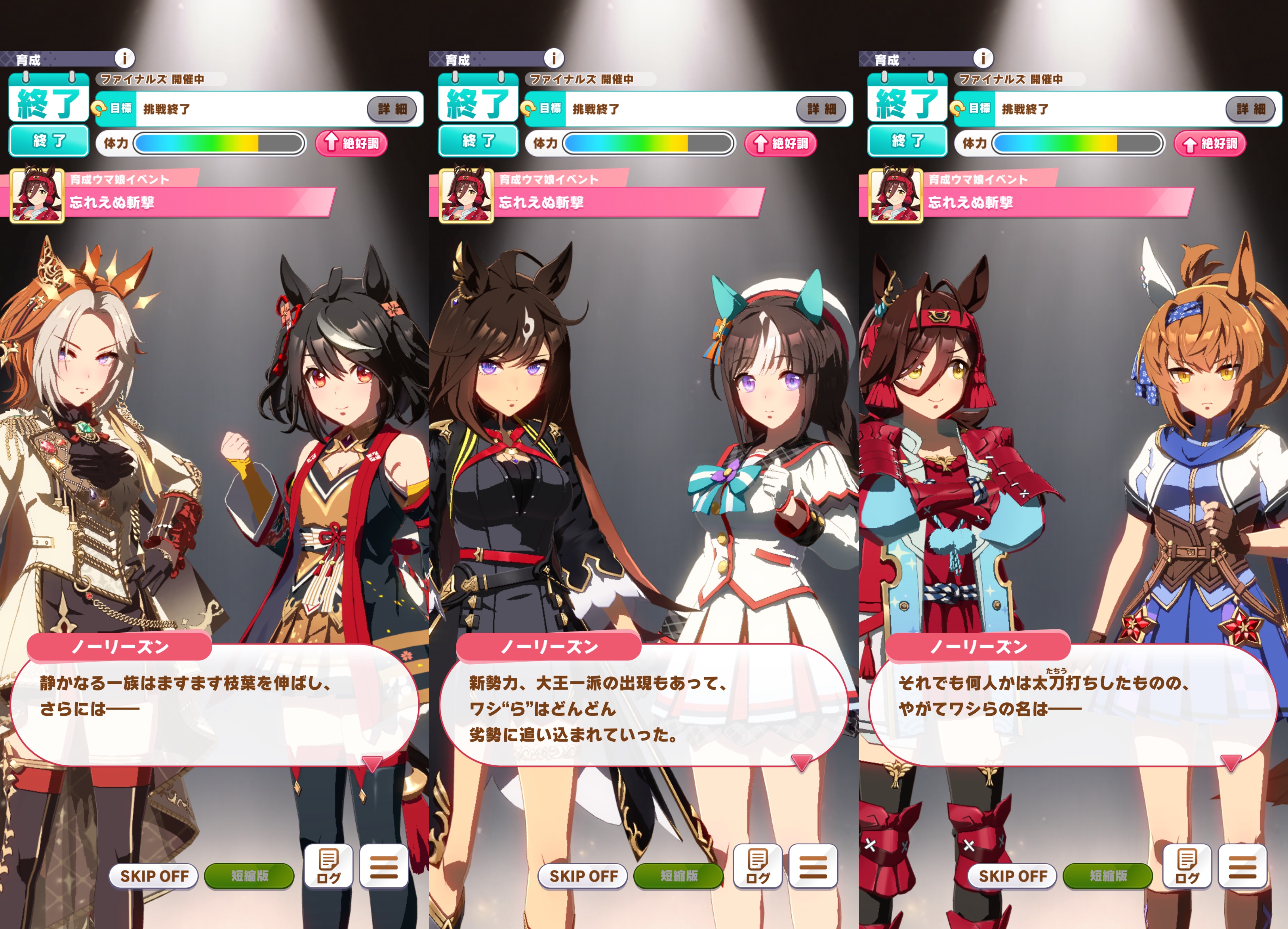This screenshot has width=1288, height=929.
Task: Open the ログ button below the 新勢力 dialogue
Action: (758, 866)
